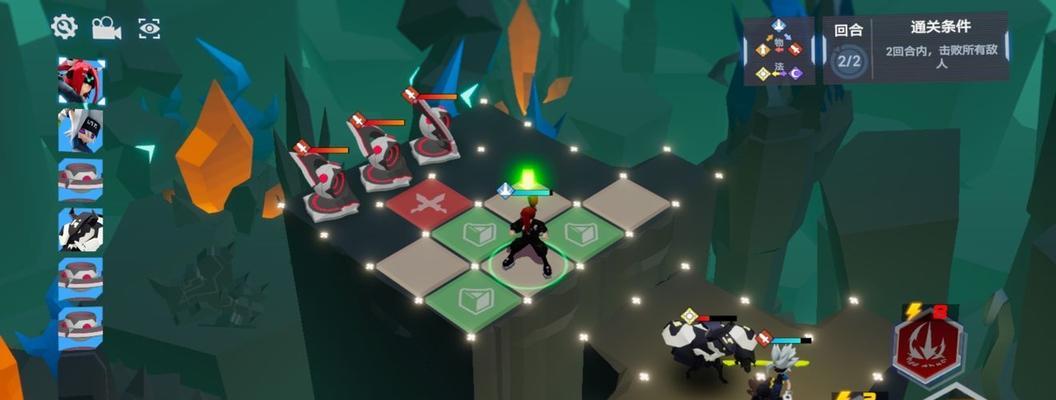
Task: Select the white-haired capped hero portrait
Action: point(80,130)
